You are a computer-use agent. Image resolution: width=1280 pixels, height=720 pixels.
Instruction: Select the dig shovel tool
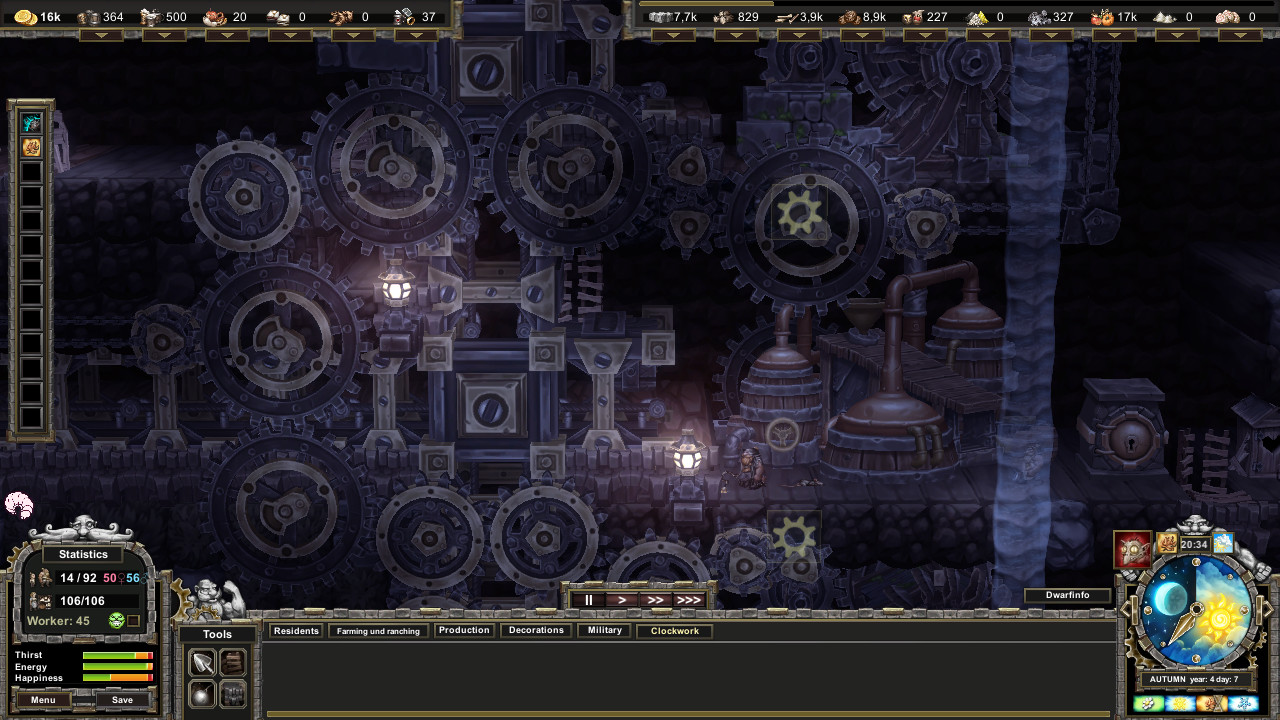pyautogui.click(x=202, y=661)
